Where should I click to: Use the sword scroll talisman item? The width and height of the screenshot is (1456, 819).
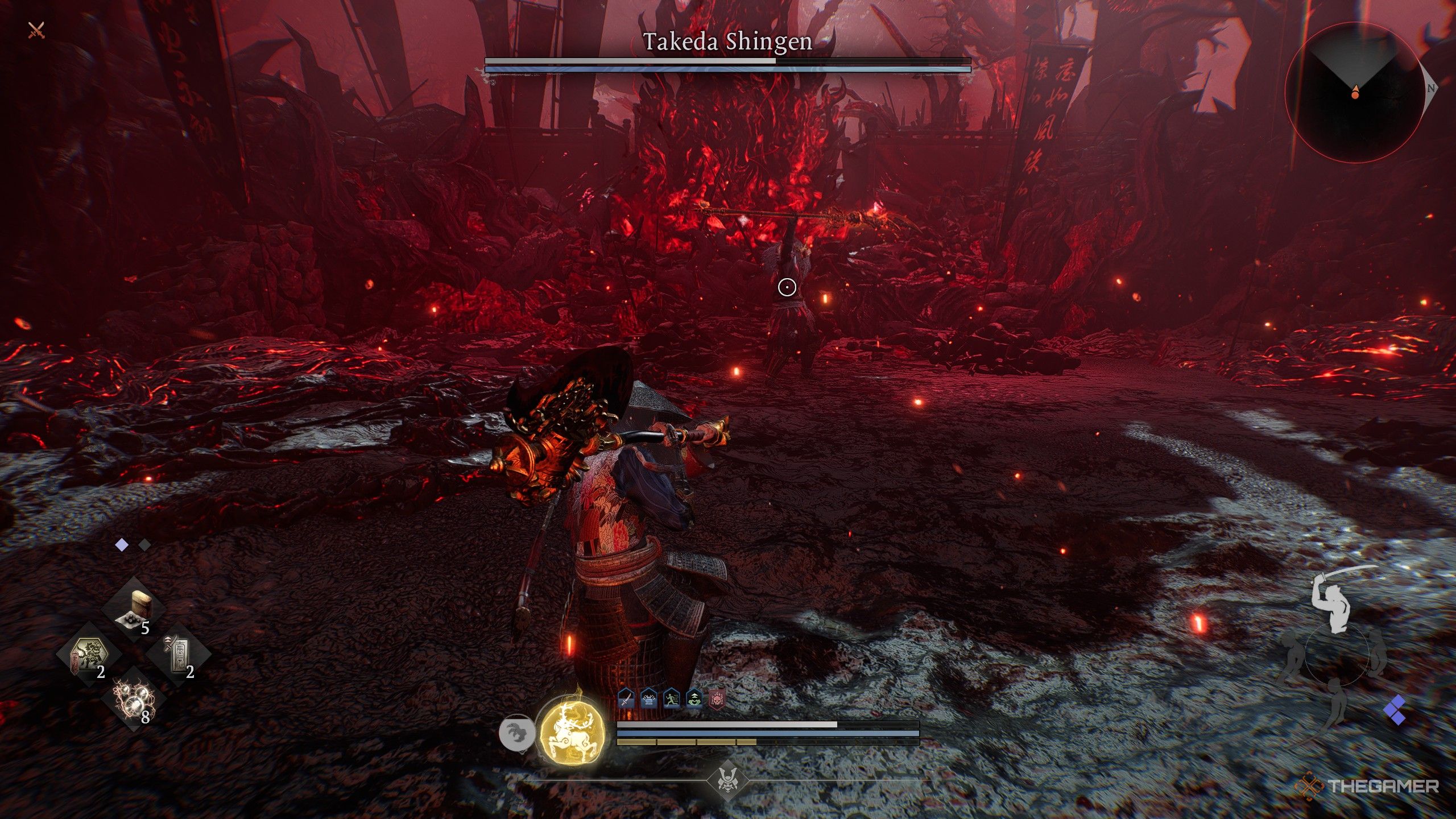coord(179,655)
